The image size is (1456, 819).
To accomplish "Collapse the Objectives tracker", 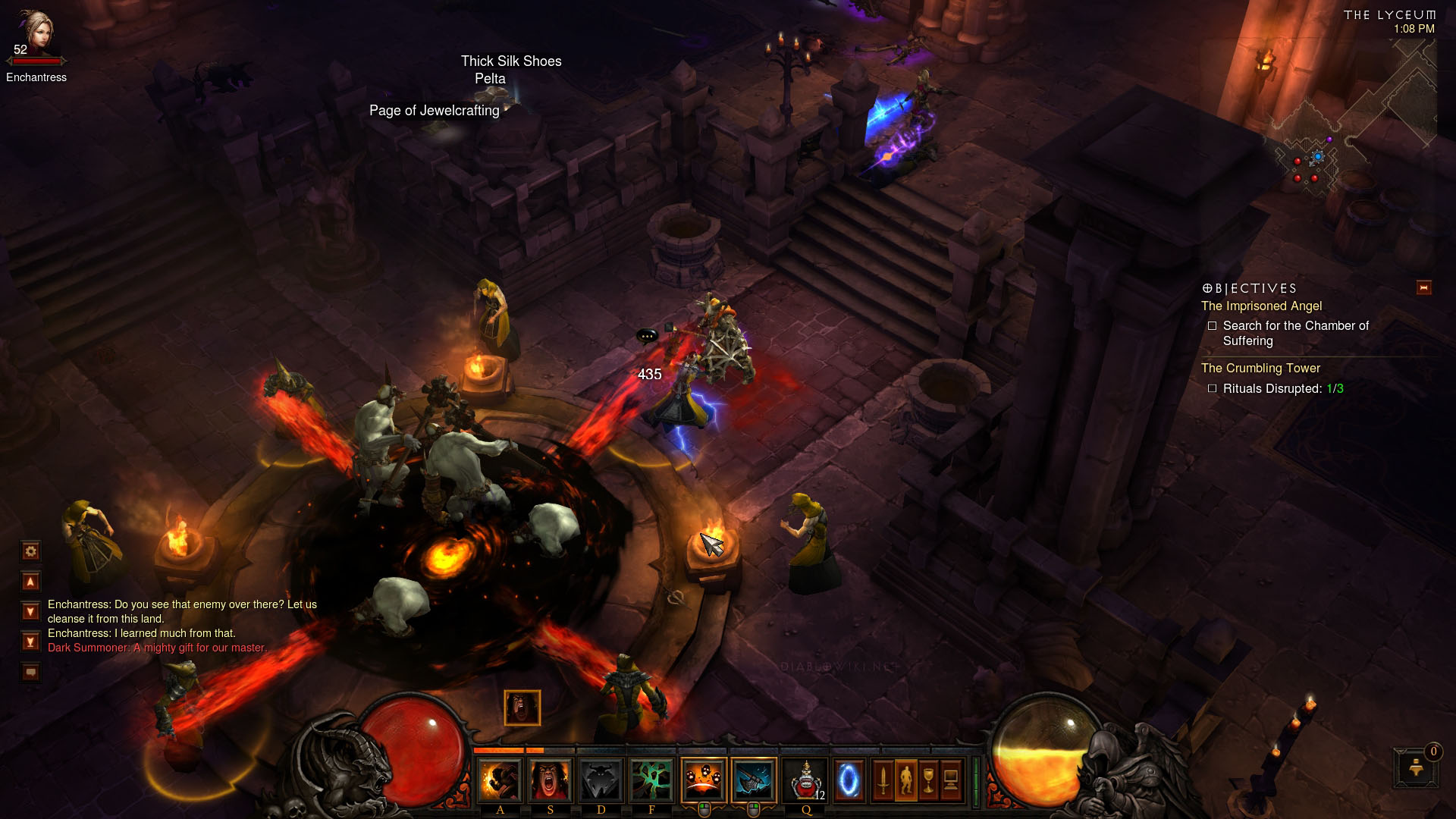I will (1423, 287).
